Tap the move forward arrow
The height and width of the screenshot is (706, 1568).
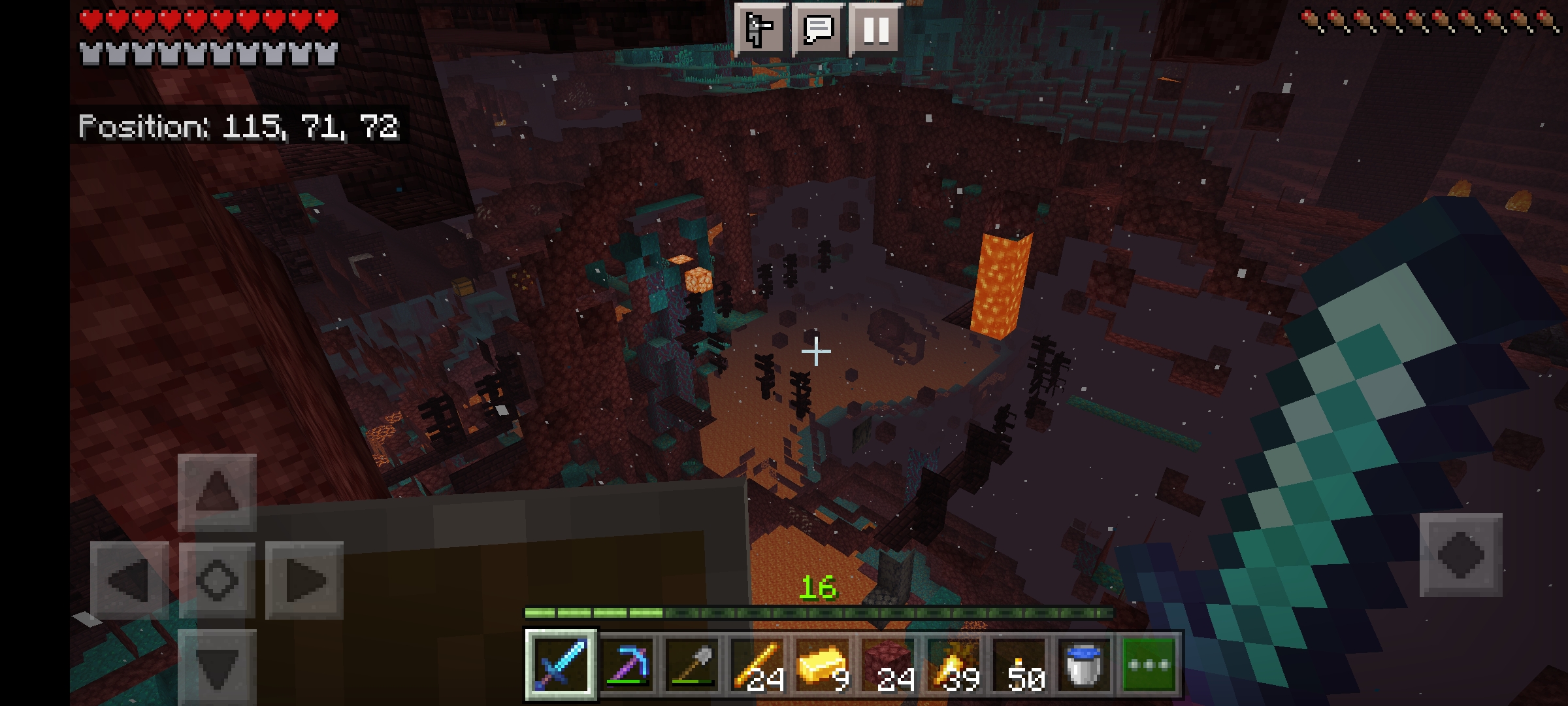[217, 492]
